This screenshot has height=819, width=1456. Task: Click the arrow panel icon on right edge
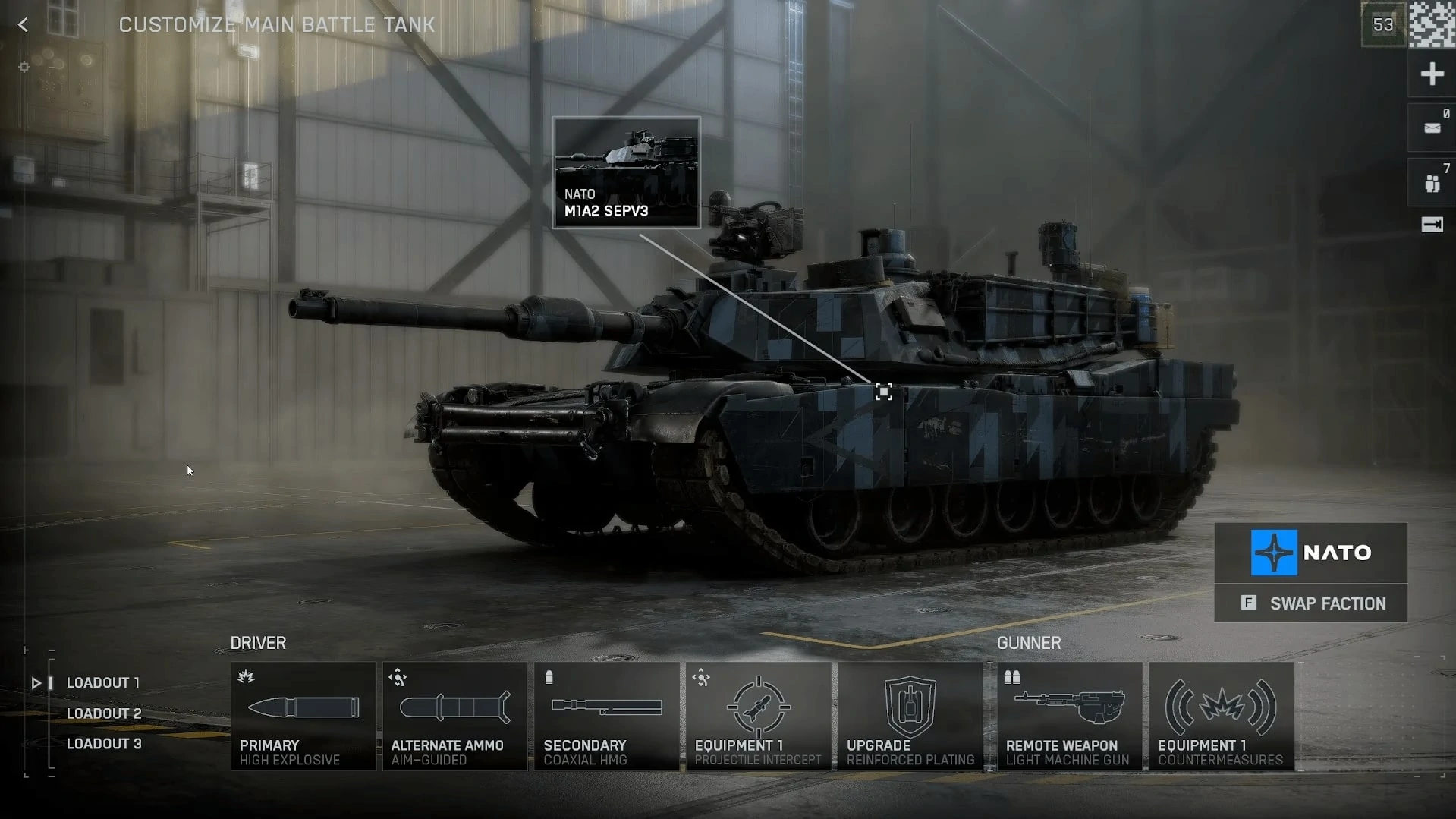coord(1432,225)
